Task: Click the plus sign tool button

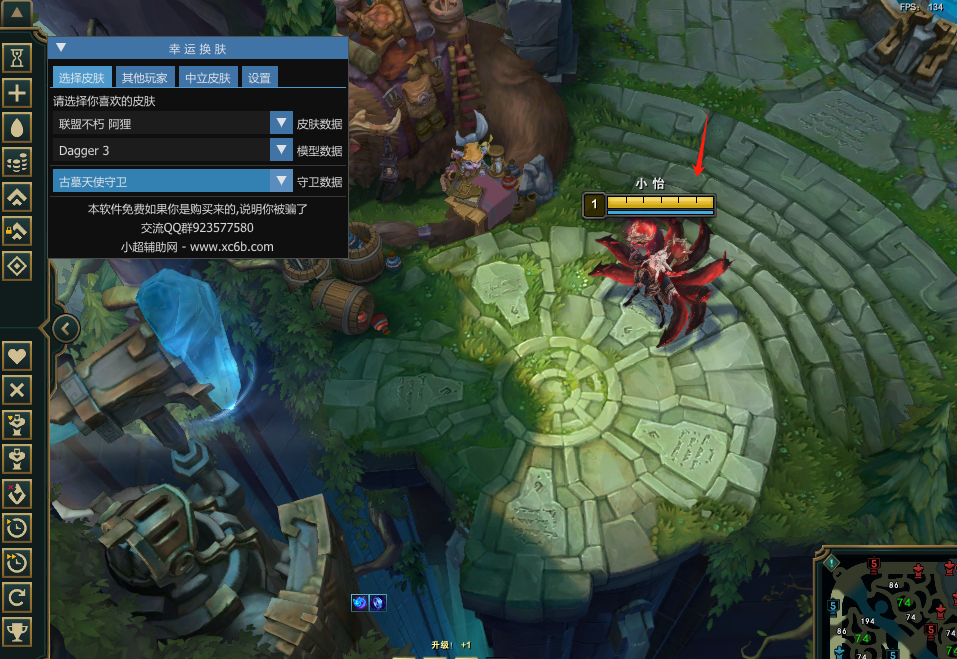Action: (17, 93)
